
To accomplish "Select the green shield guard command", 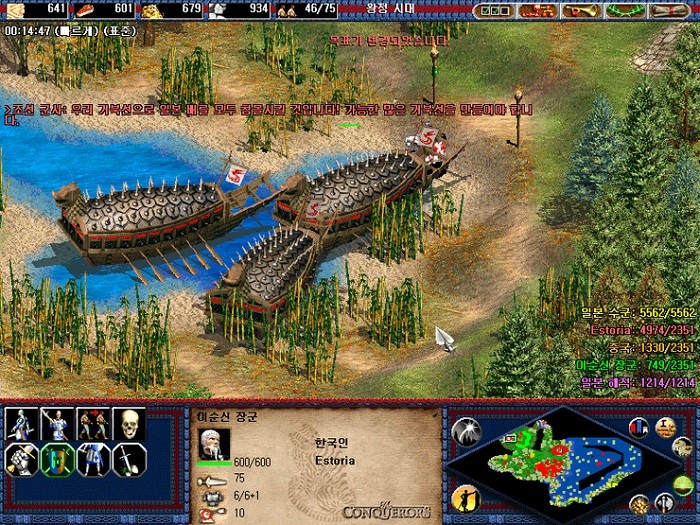I will click(57, 459).
